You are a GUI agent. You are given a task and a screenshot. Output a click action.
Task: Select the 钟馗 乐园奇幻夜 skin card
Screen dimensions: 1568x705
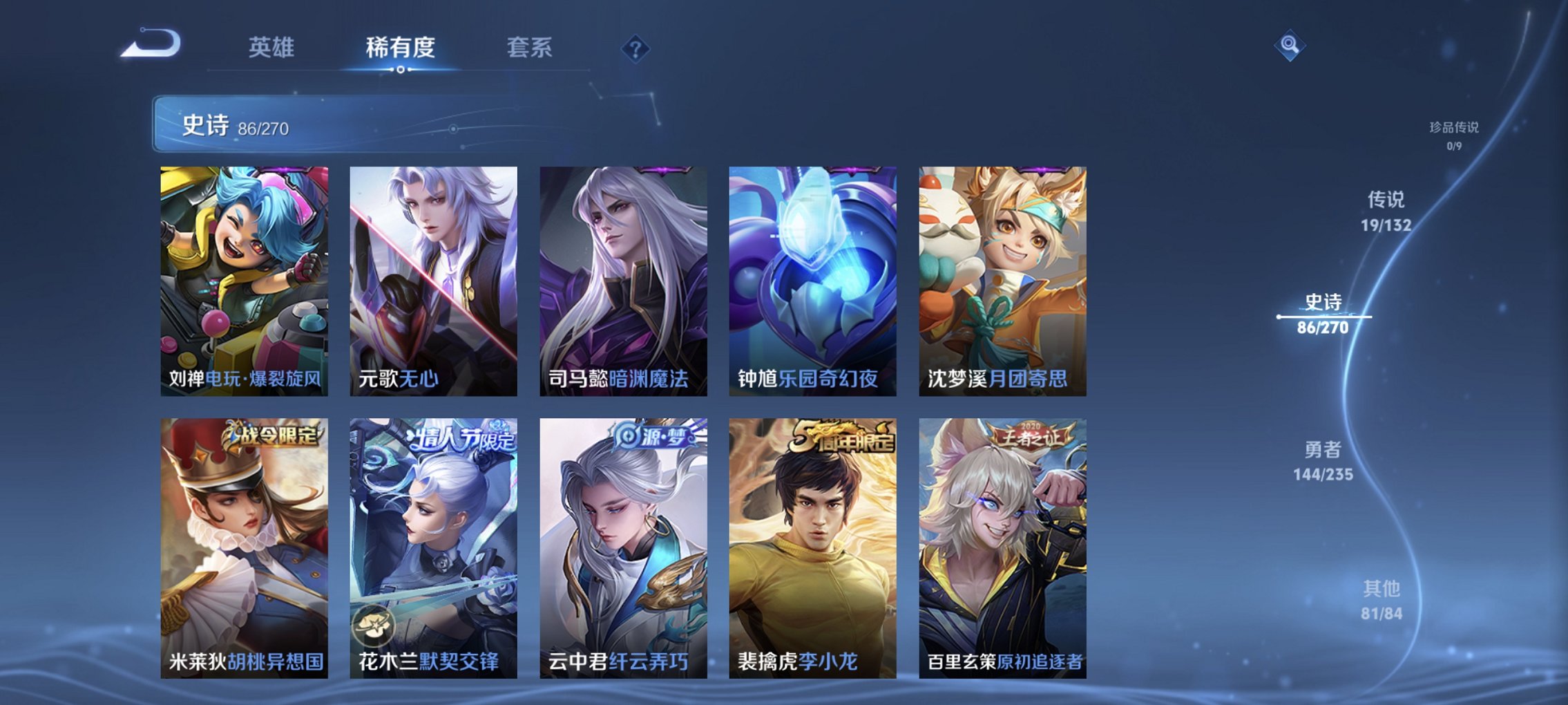[x=812, y=283]
